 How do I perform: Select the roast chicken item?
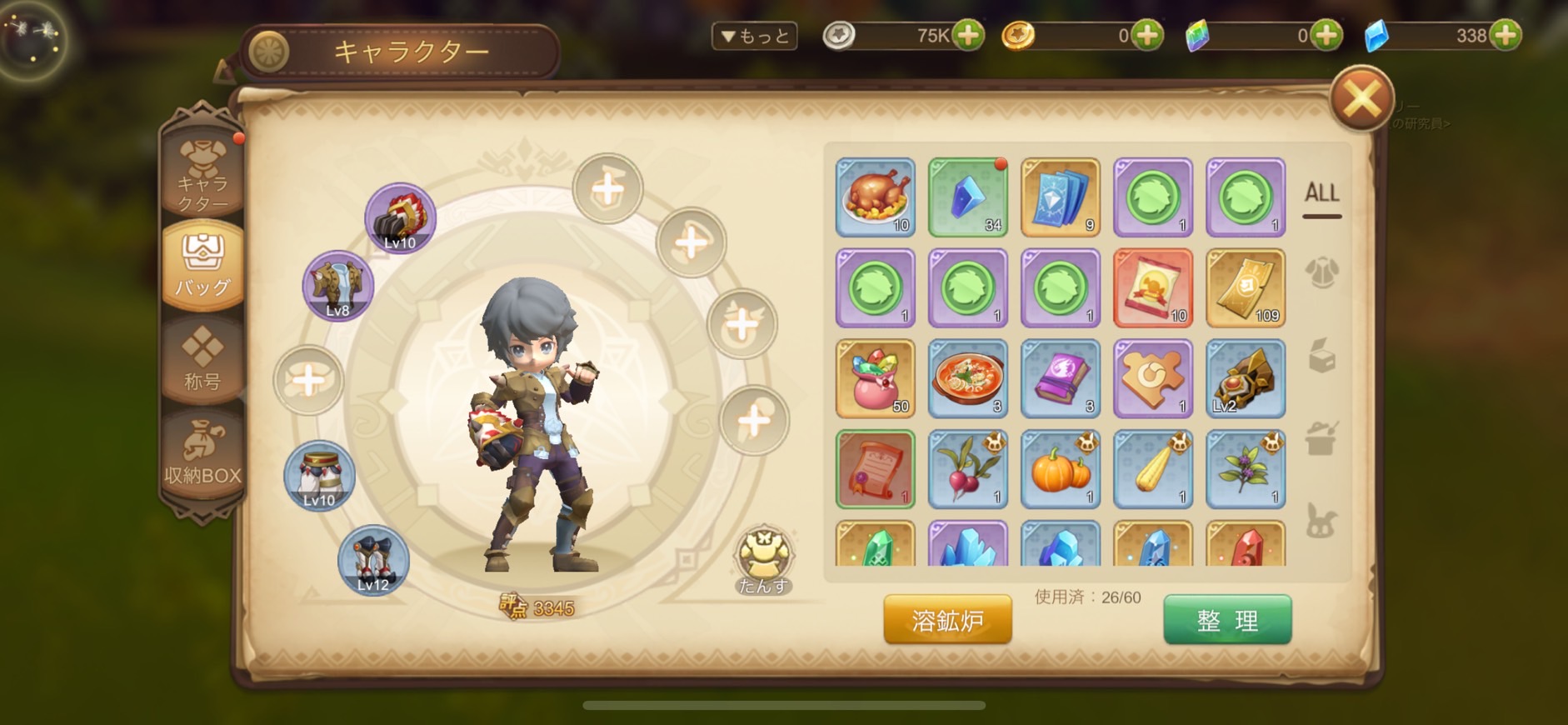[875, 197]
